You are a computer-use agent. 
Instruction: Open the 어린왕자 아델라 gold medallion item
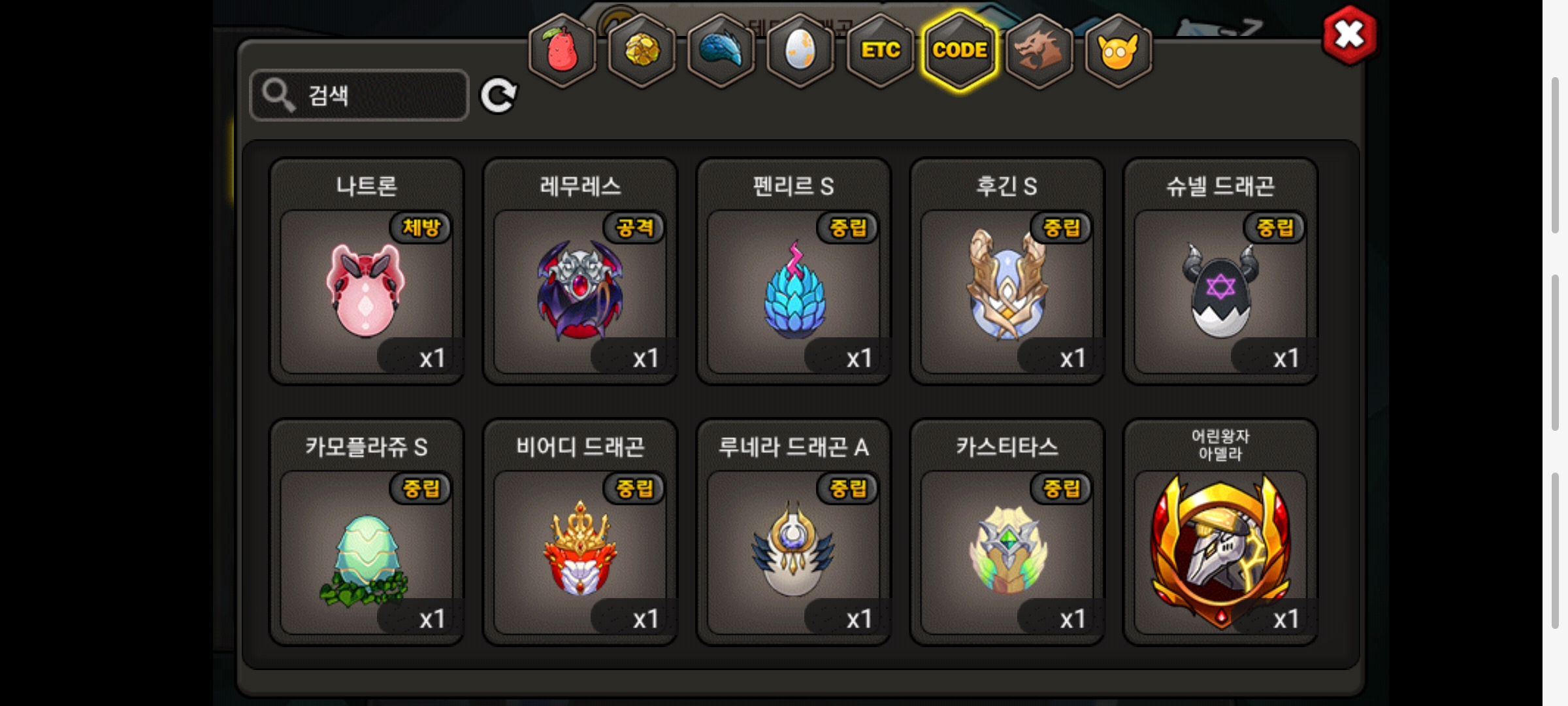coord(1220,552)
